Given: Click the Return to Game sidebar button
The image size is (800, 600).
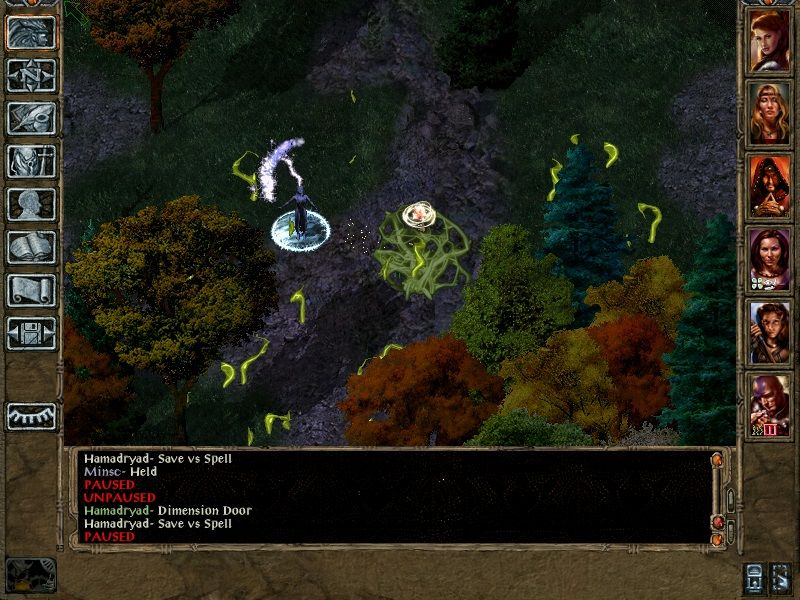Looking at the screenshot, I should tap(31, 33).
